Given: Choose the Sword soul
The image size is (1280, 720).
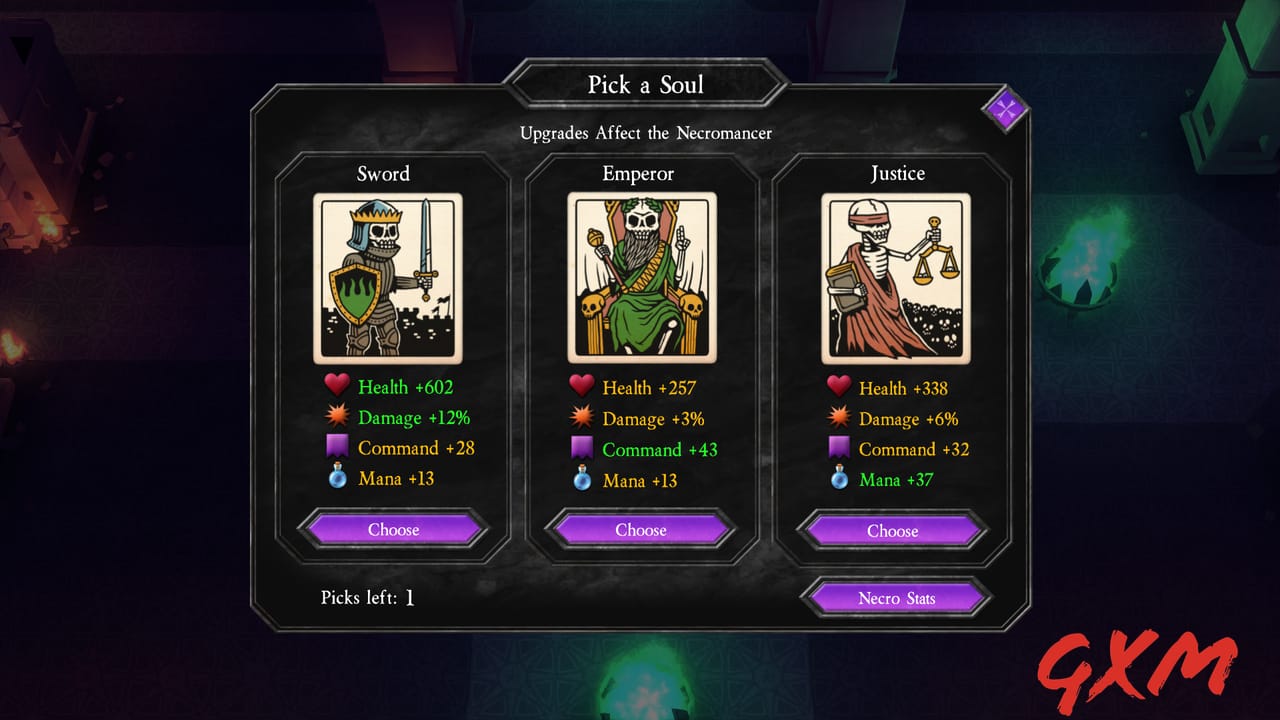Looking at the screenshot, I should click(393, 529).
